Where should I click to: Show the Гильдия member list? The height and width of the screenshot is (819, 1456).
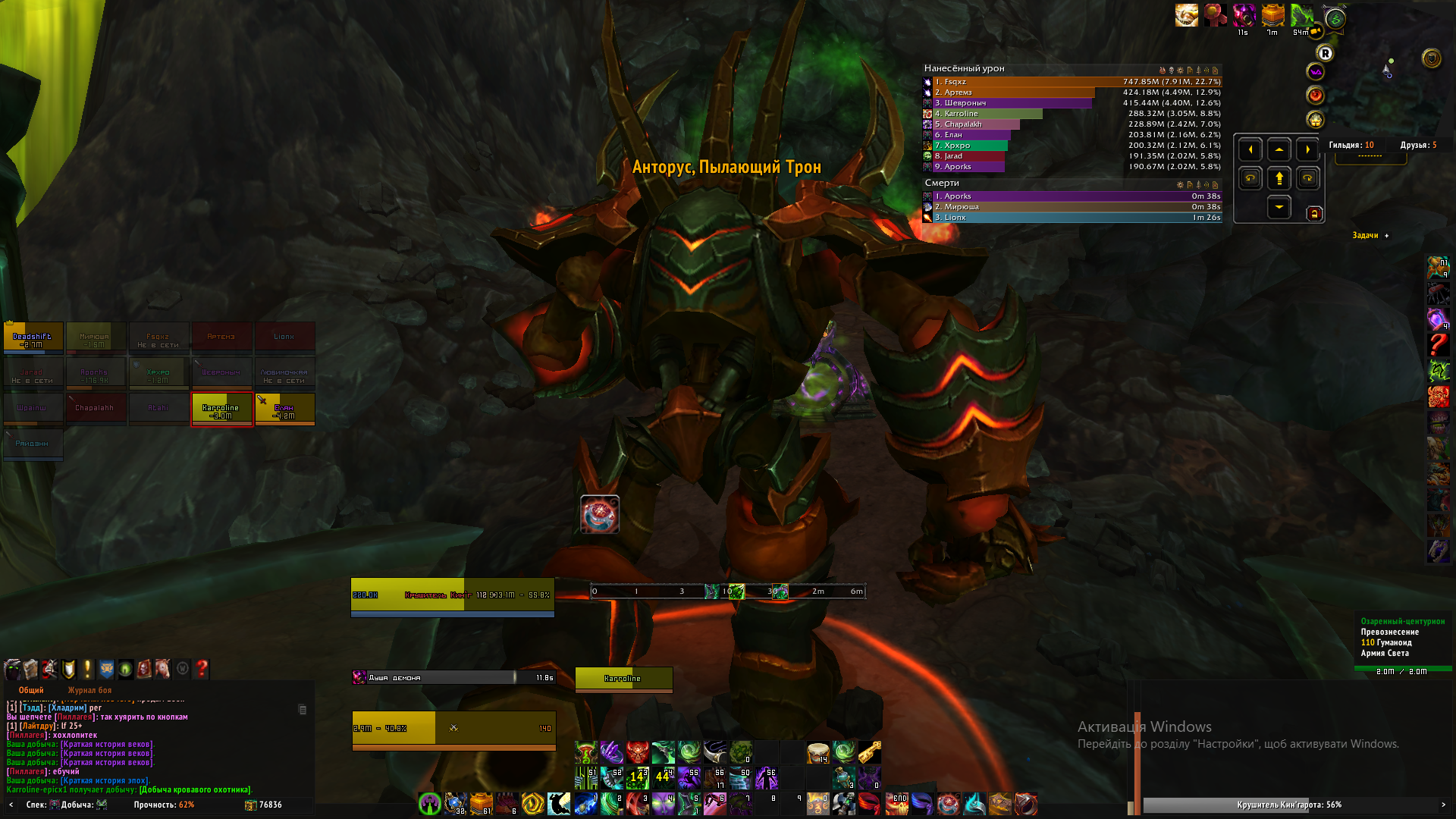point(1351,145)
